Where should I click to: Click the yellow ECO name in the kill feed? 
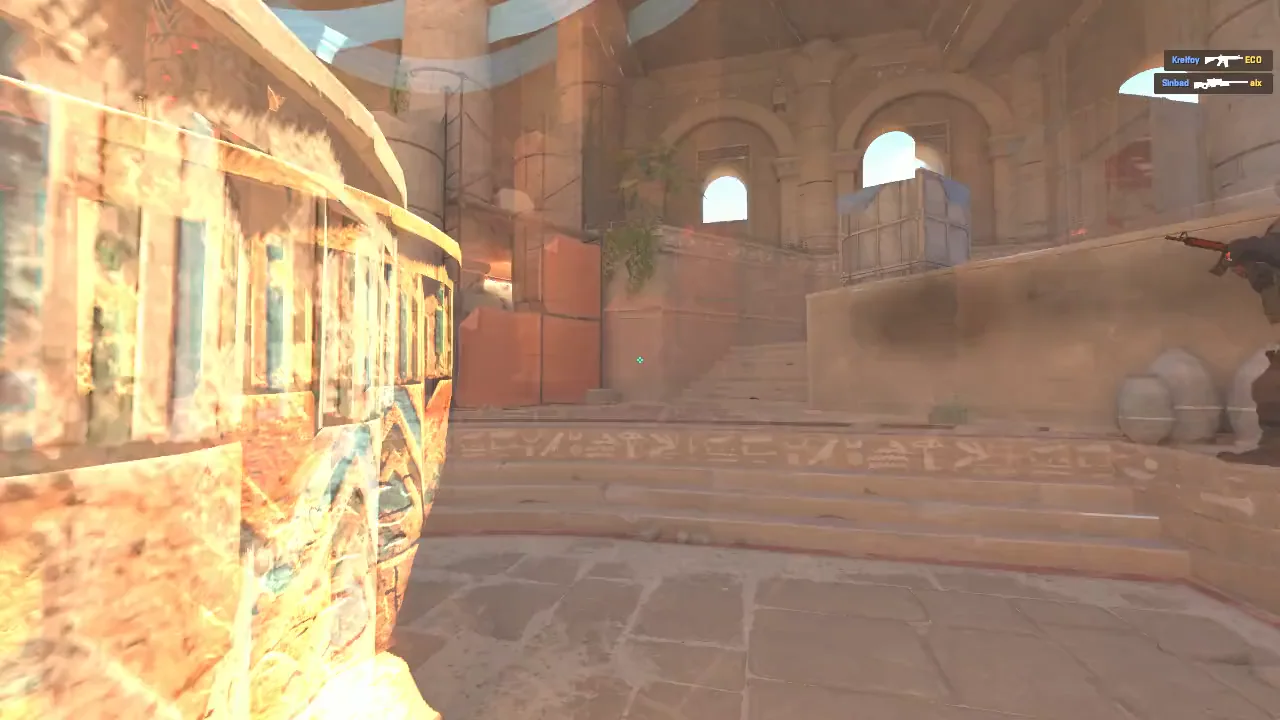(x=1254, y=60)
